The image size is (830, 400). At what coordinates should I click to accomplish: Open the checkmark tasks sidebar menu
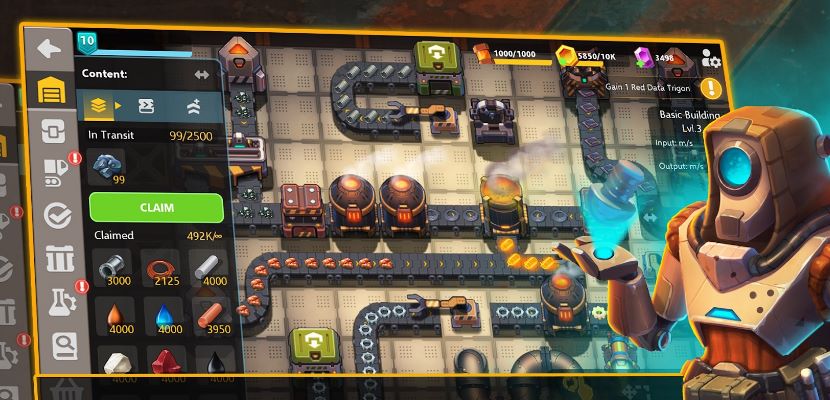[x=57, y=215]
